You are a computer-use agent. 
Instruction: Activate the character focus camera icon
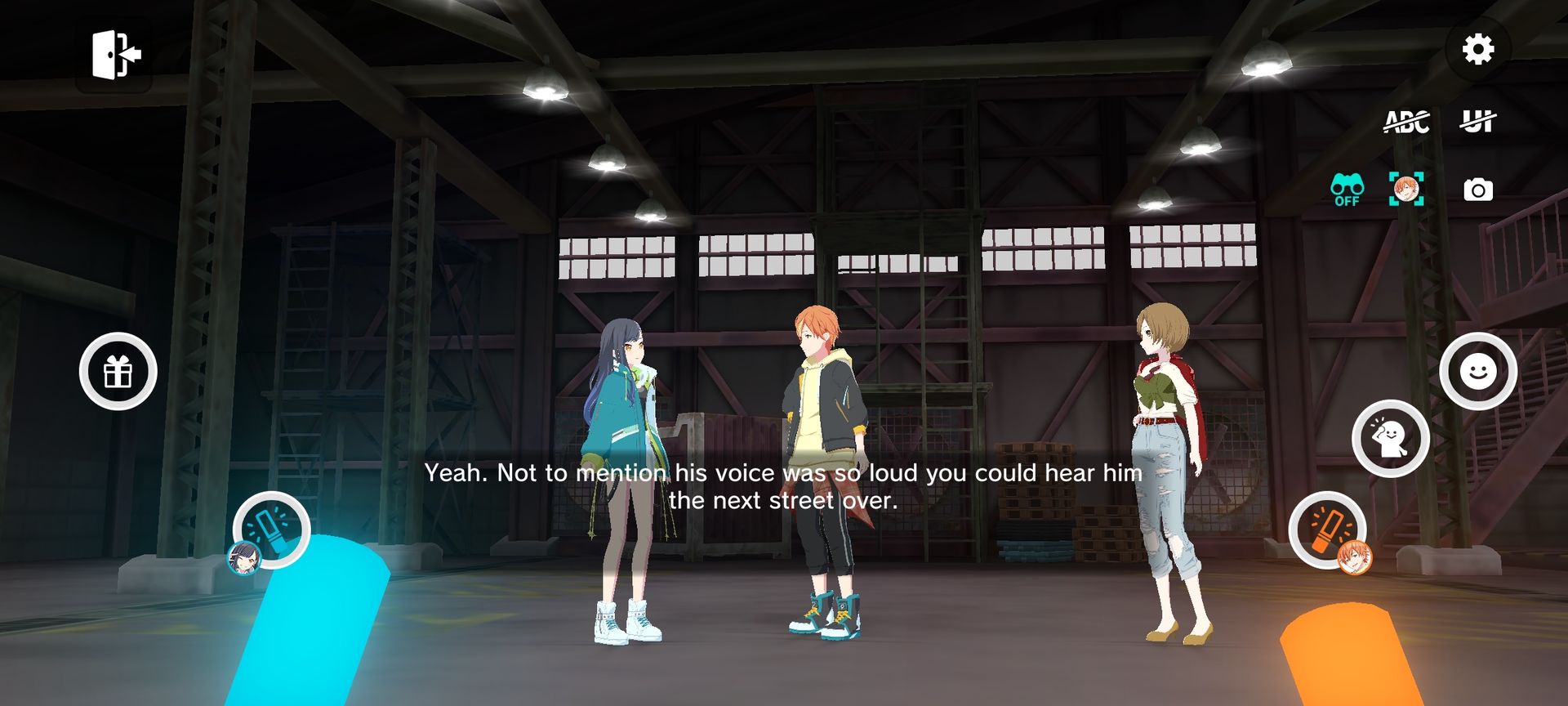[1406, 190]
